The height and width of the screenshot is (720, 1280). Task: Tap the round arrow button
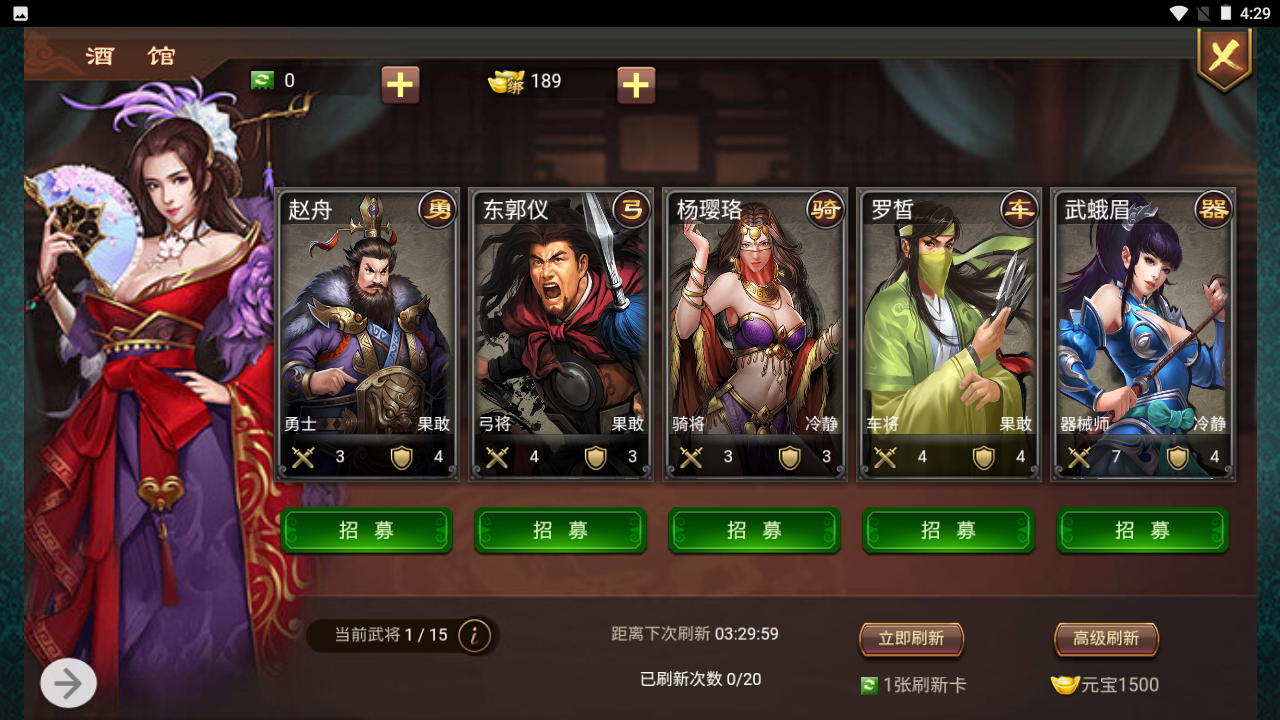[x=68, y=684]
